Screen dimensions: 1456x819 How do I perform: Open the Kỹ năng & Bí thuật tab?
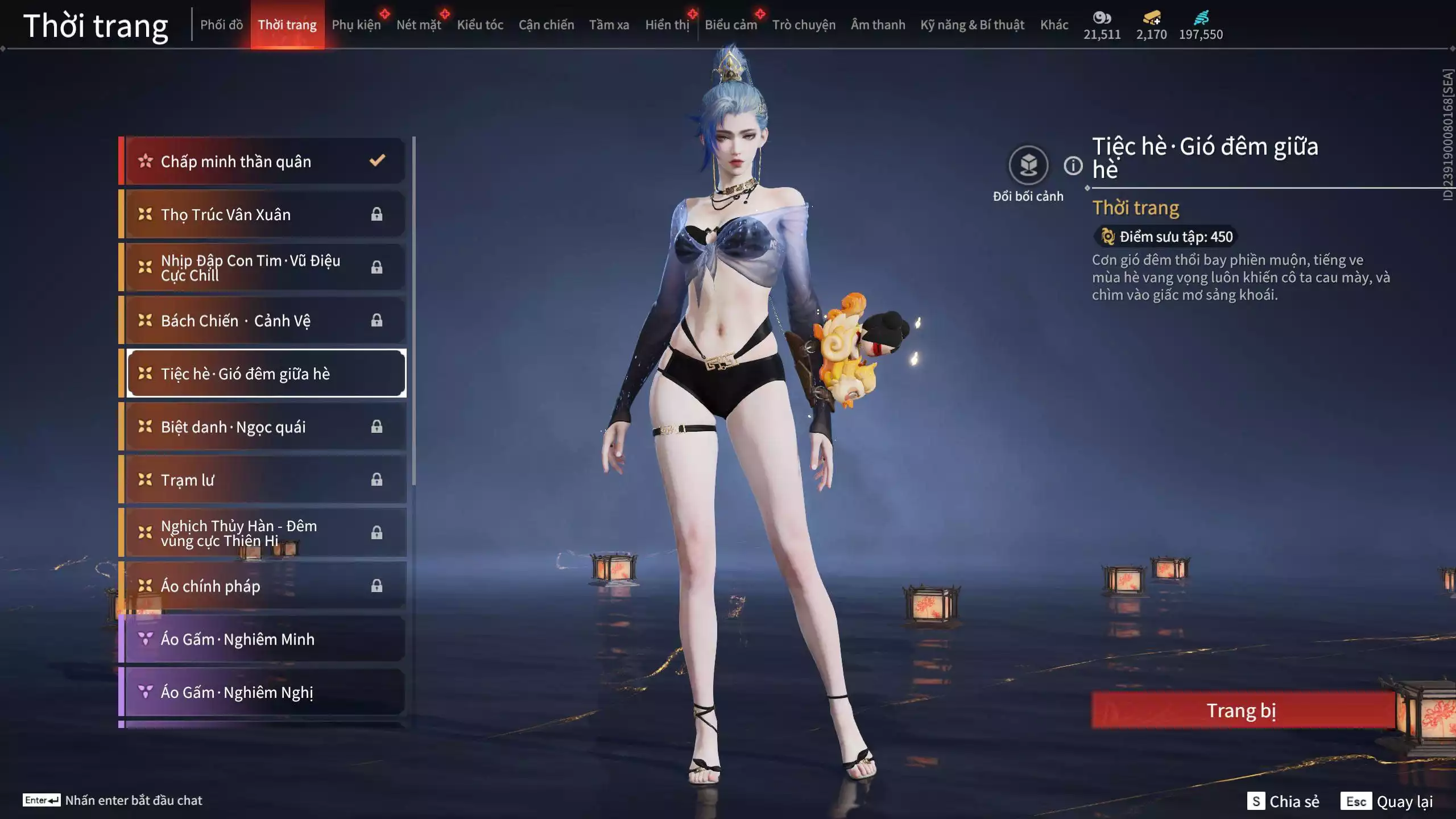point(972,25)
